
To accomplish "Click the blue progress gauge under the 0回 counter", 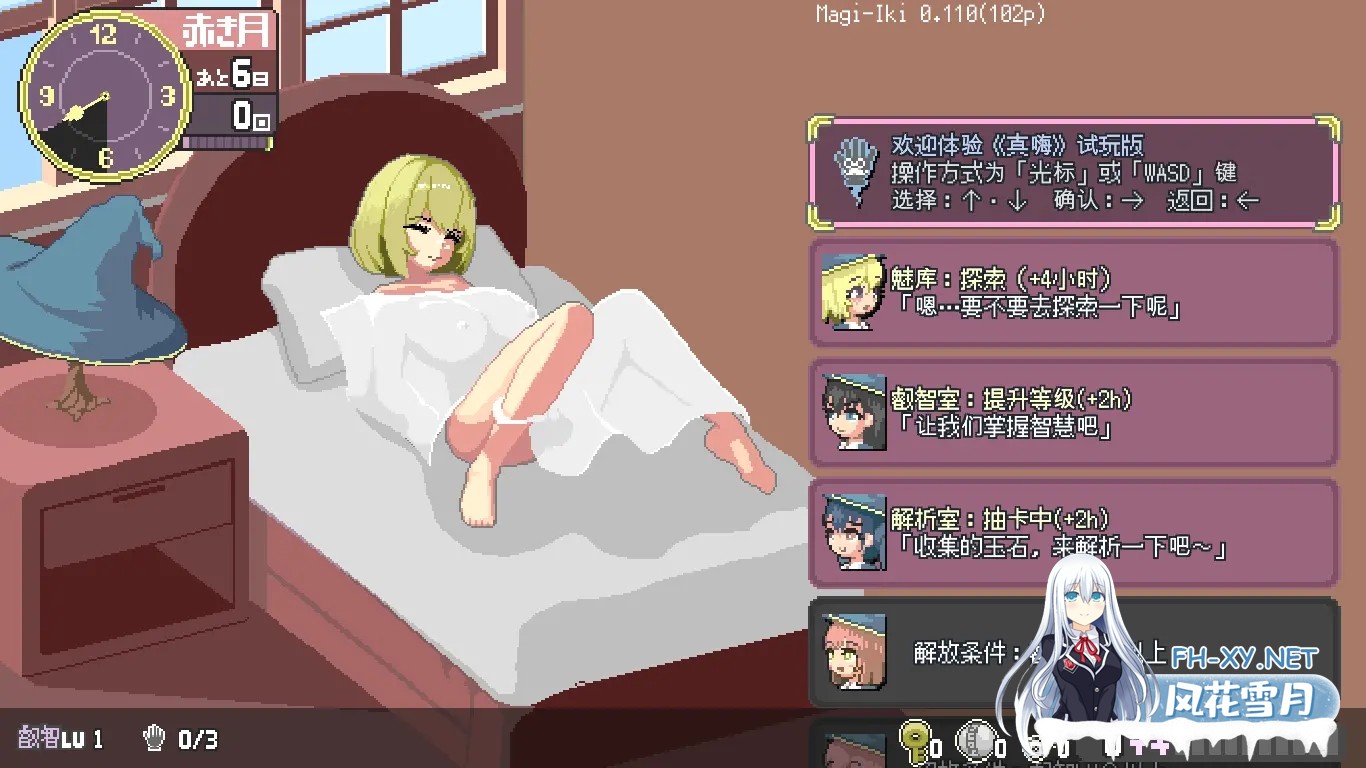I will [228, 144].
